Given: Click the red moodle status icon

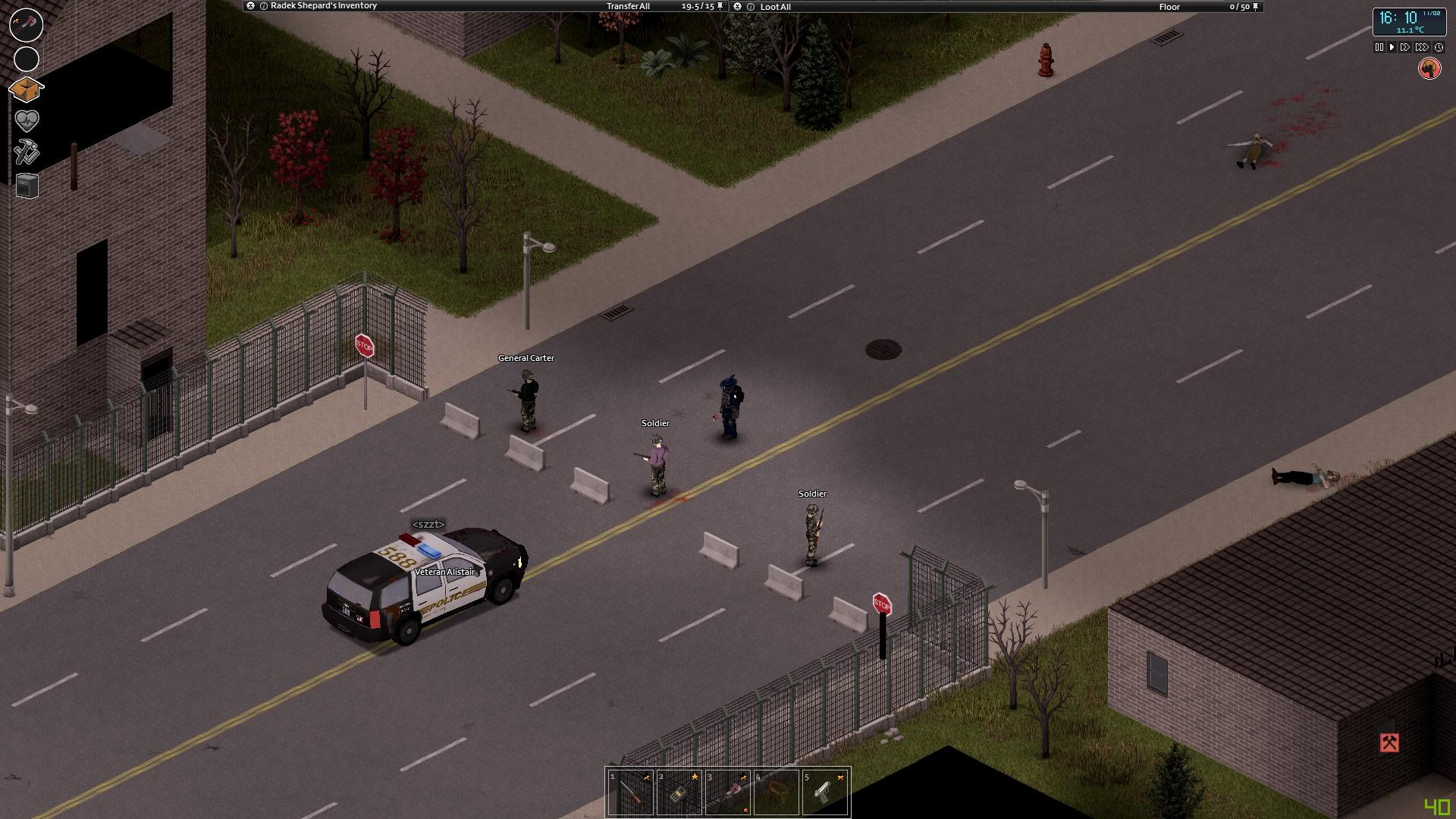Looking at the screenshot, I should (1429, 69).
